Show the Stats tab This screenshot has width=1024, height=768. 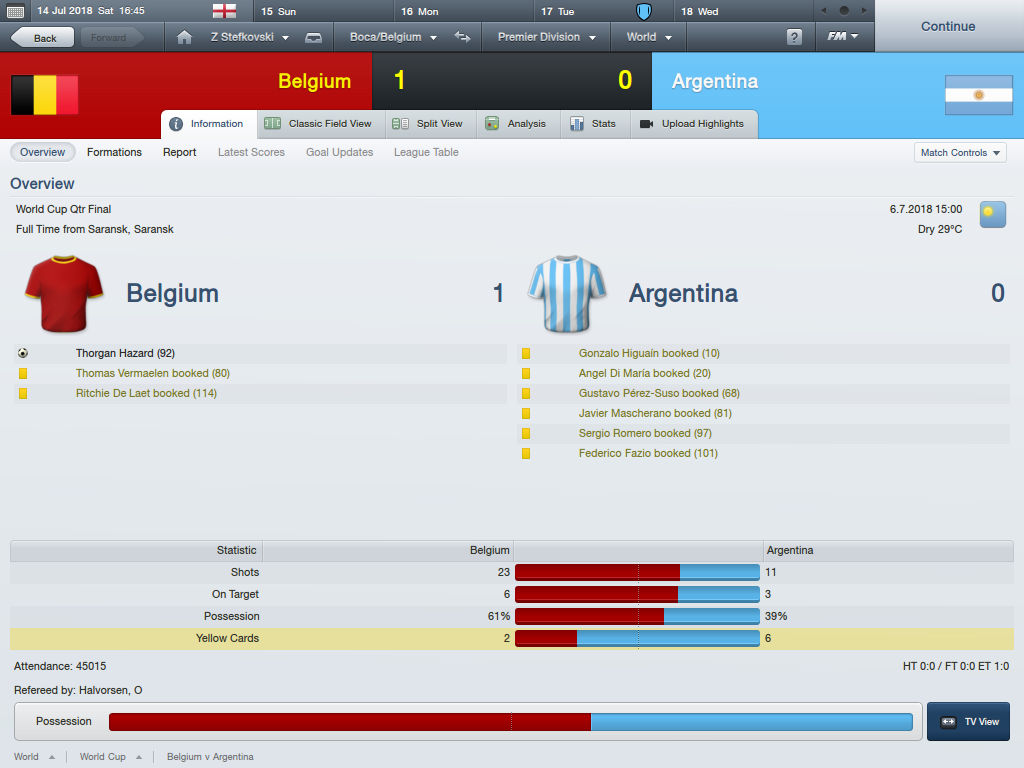[x=594, y=124]
